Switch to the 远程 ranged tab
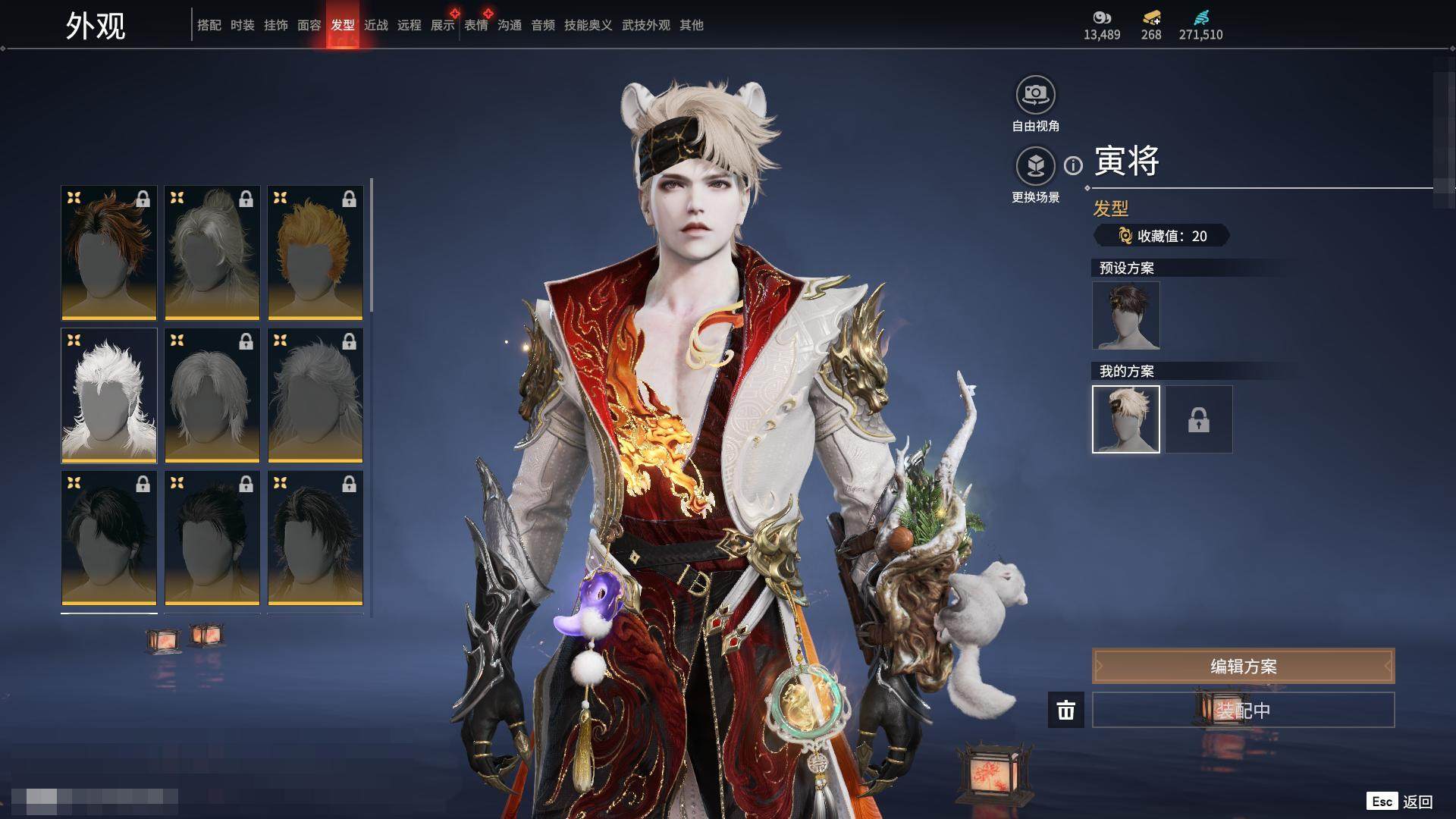The image size is (1456, 819). [x=409, y=25]
